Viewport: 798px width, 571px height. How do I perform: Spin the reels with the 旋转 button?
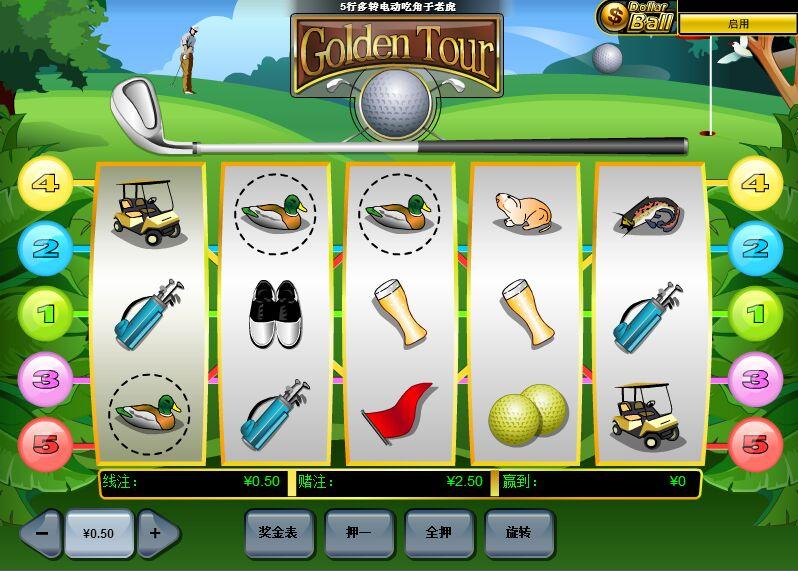[519, 533]
